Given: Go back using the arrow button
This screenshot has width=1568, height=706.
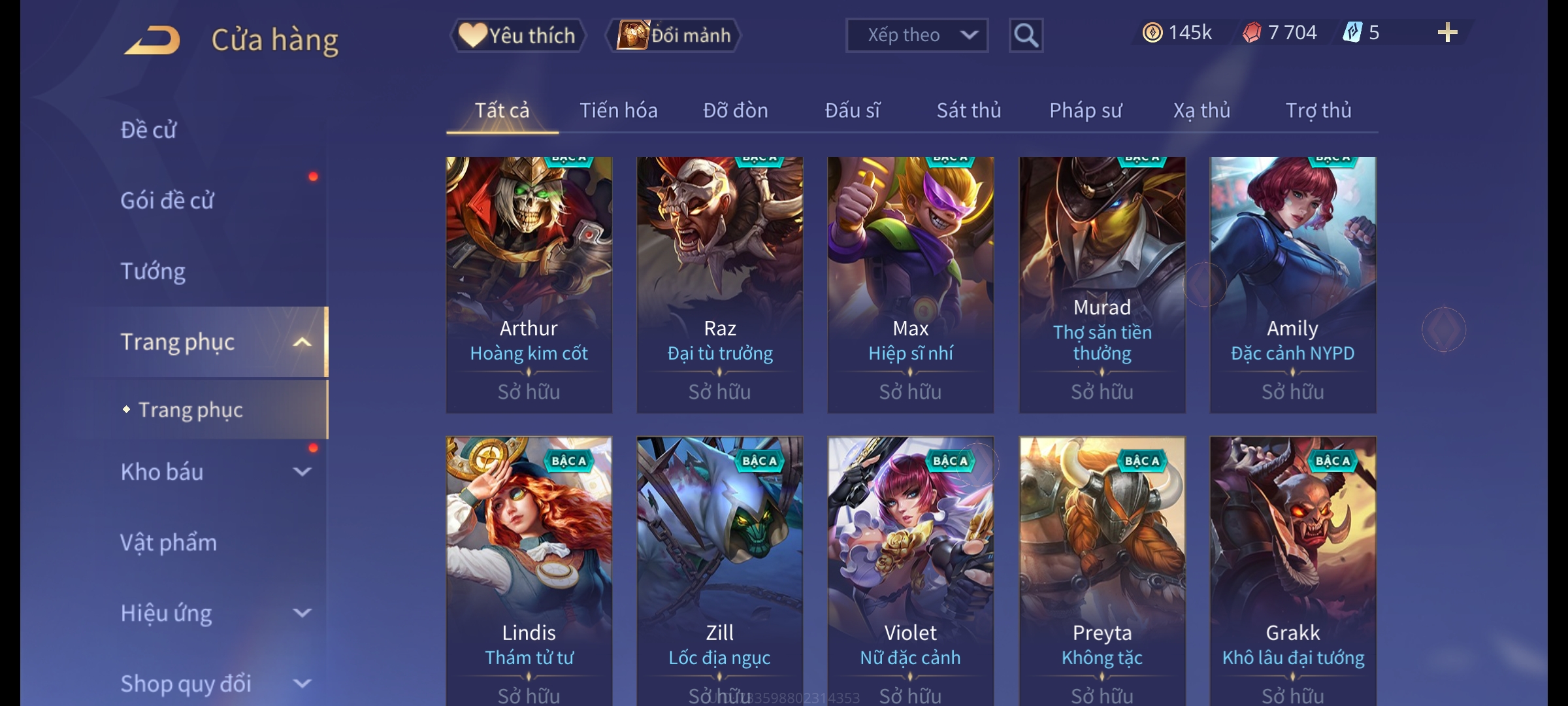Looking at the screenshot, I should point(153,41).
